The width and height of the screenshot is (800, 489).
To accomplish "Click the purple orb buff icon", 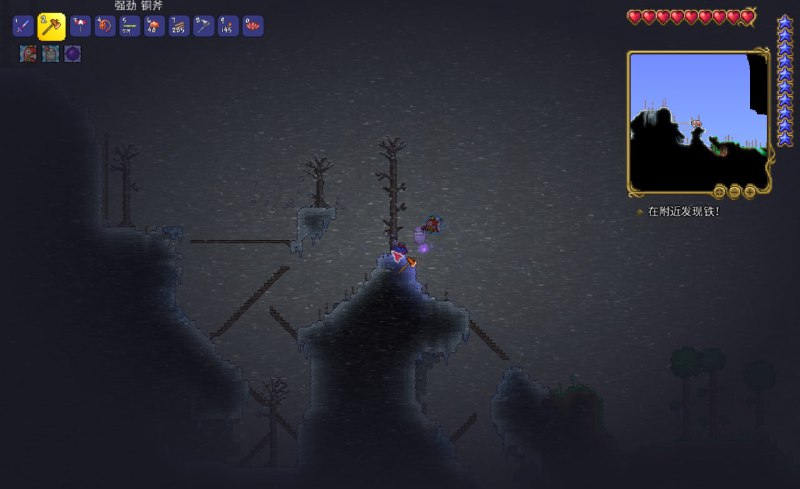I will [x=72, y=54].
